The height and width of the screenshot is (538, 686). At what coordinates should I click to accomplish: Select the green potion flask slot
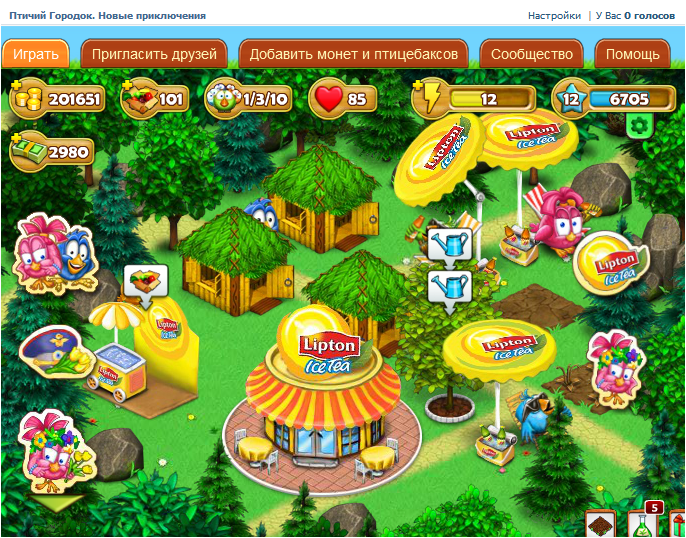(645, 524)
